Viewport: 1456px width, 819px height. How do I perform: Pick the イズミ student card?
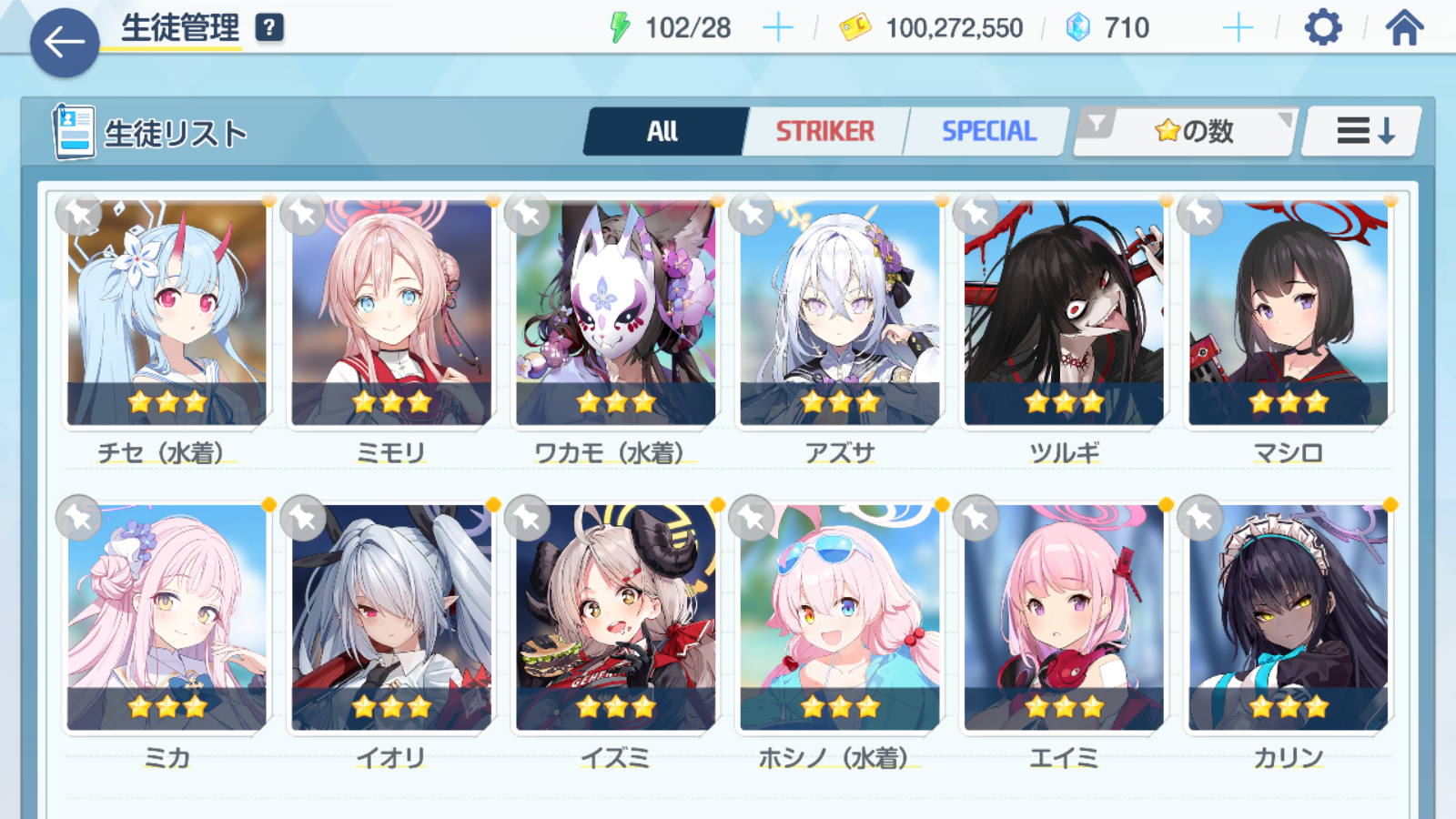[x=615, y=617]
